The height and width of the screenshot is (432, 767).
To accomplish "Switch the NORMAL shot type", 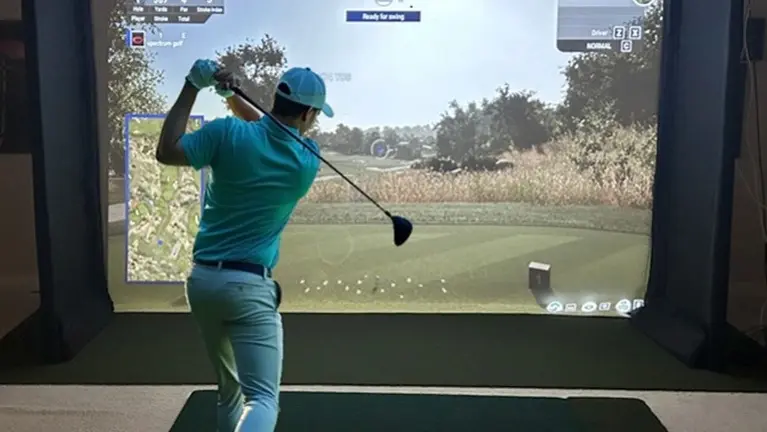I will point(626,46).
